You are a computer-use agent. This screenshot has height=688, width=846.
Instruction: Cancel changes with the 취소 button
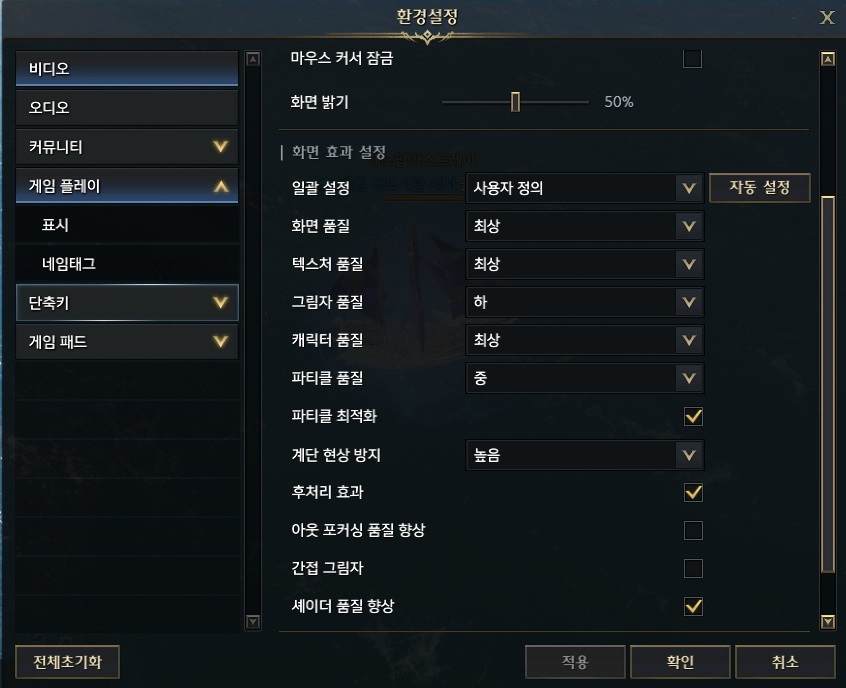(x=784, y=662)
